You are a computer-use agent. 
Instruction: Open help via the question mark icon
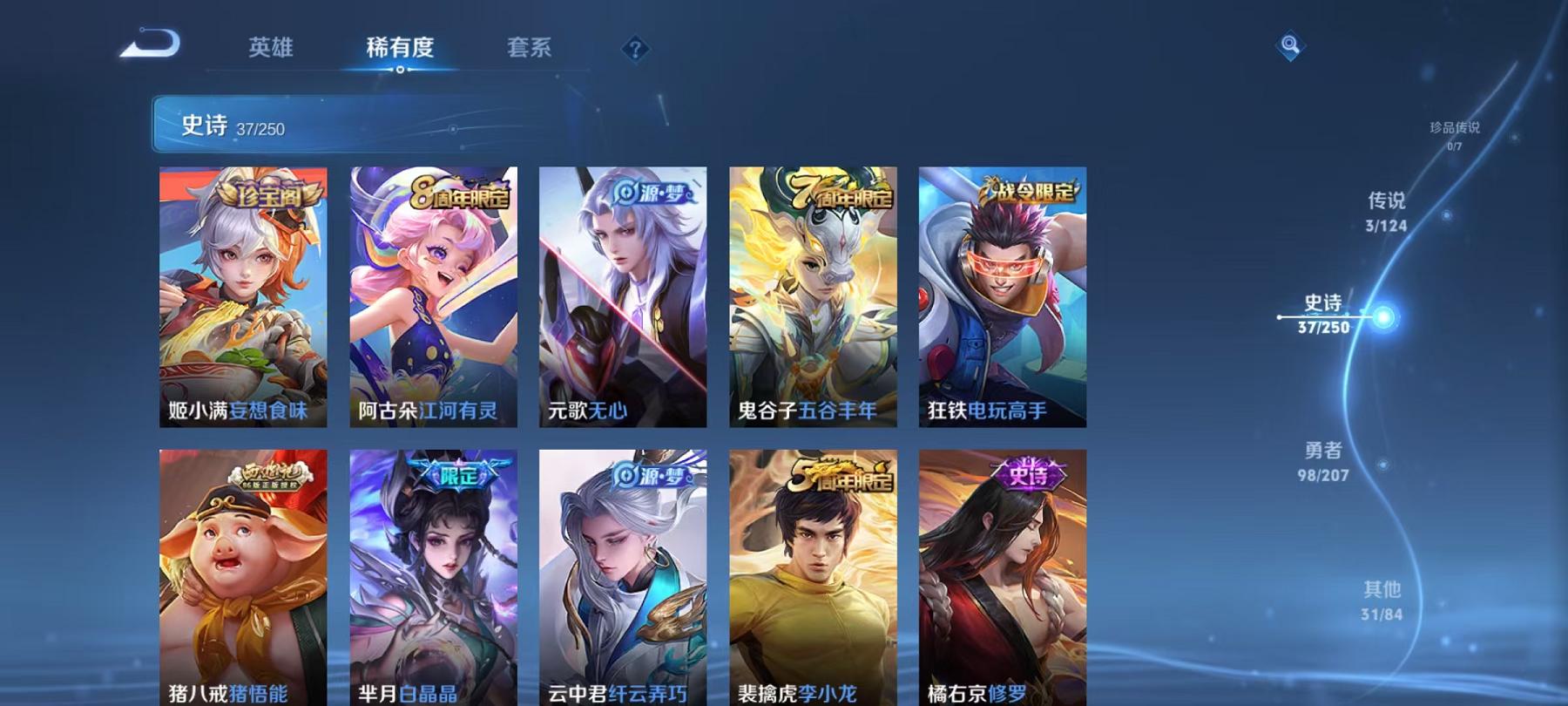click(639, 50)
